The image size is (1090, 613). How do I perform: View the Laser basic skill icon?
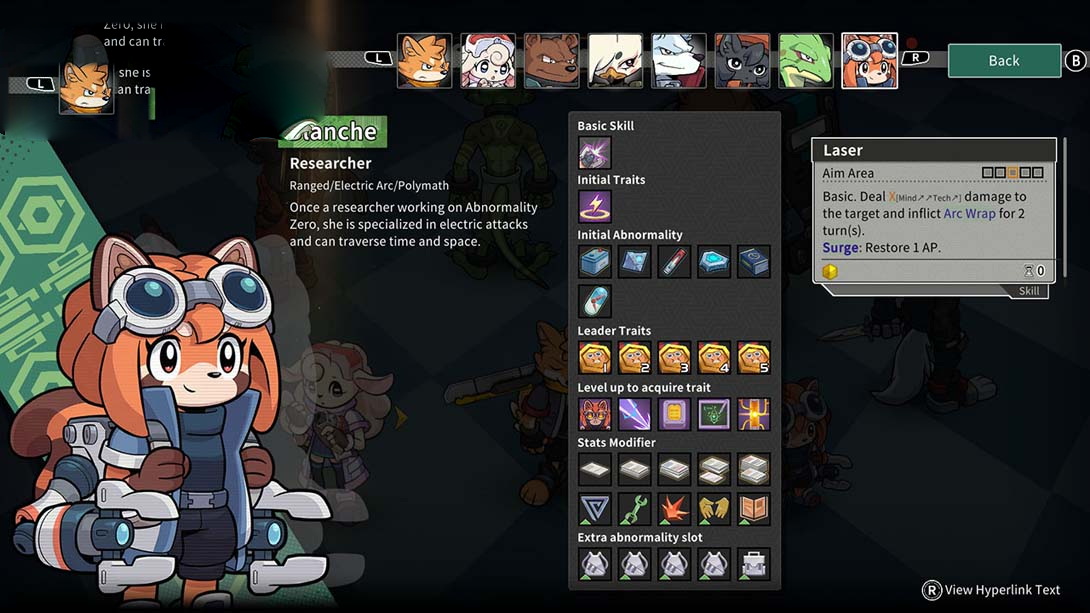point(594,153)
